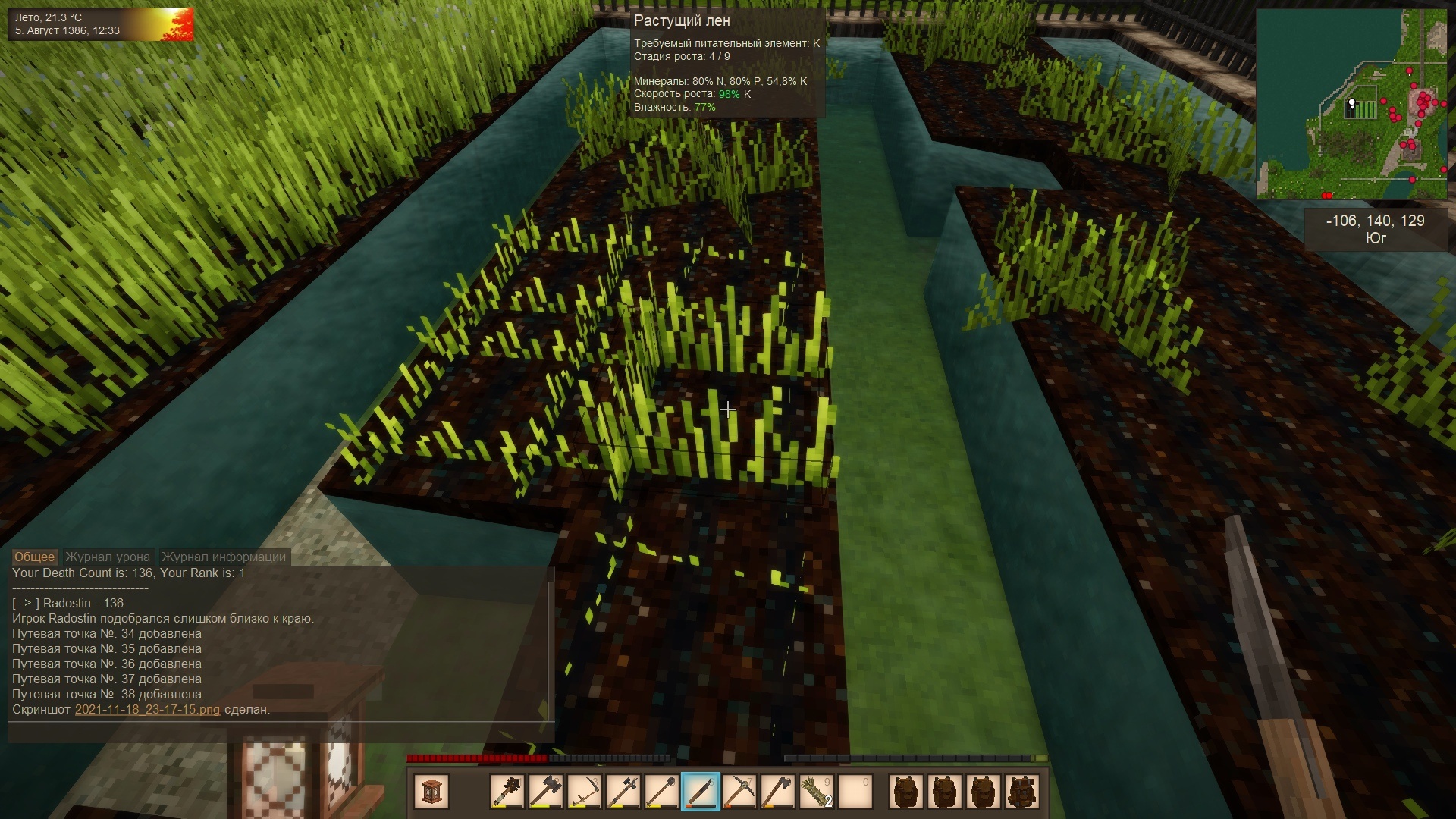Click the chat text input field
Screen dimensions: 1456x819
pos(281,733)
